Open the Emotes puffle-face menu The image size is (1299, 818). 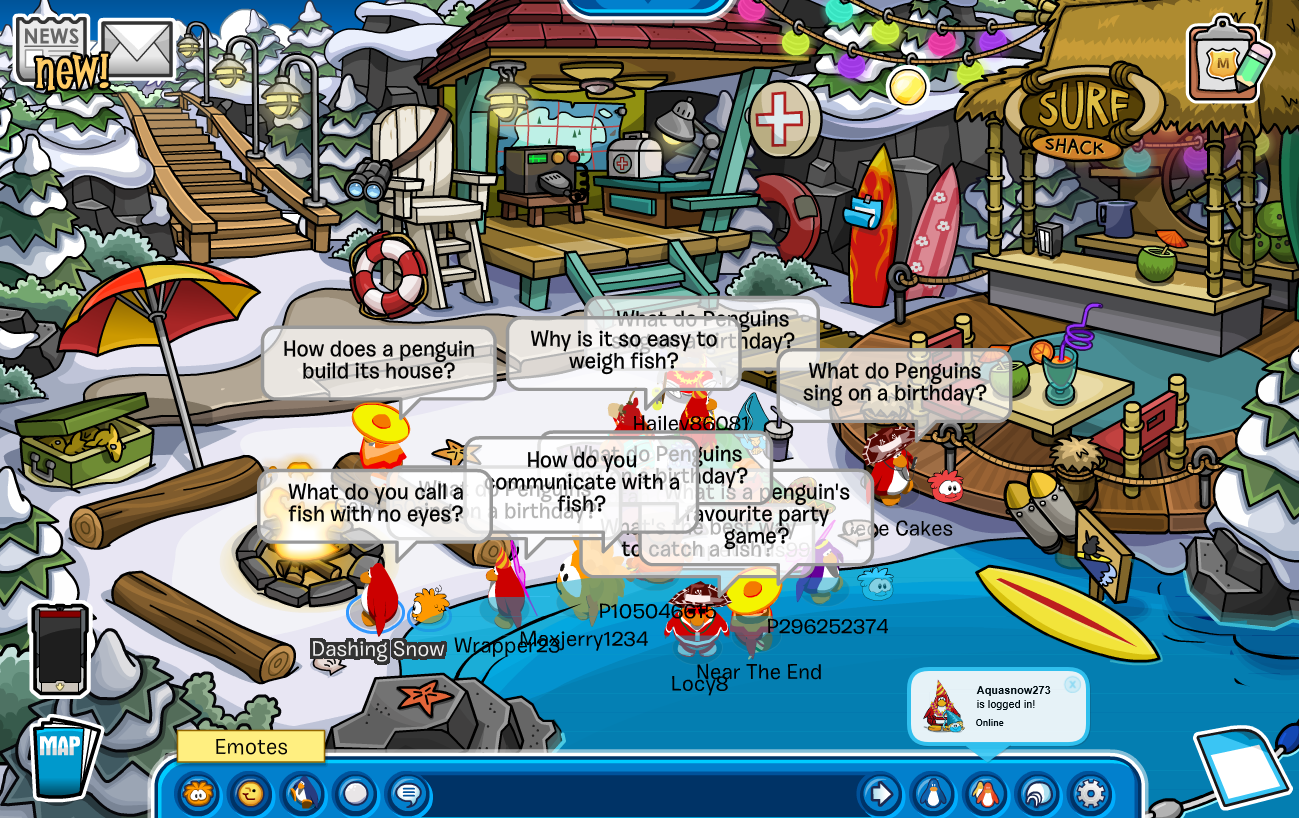point(199,795)
